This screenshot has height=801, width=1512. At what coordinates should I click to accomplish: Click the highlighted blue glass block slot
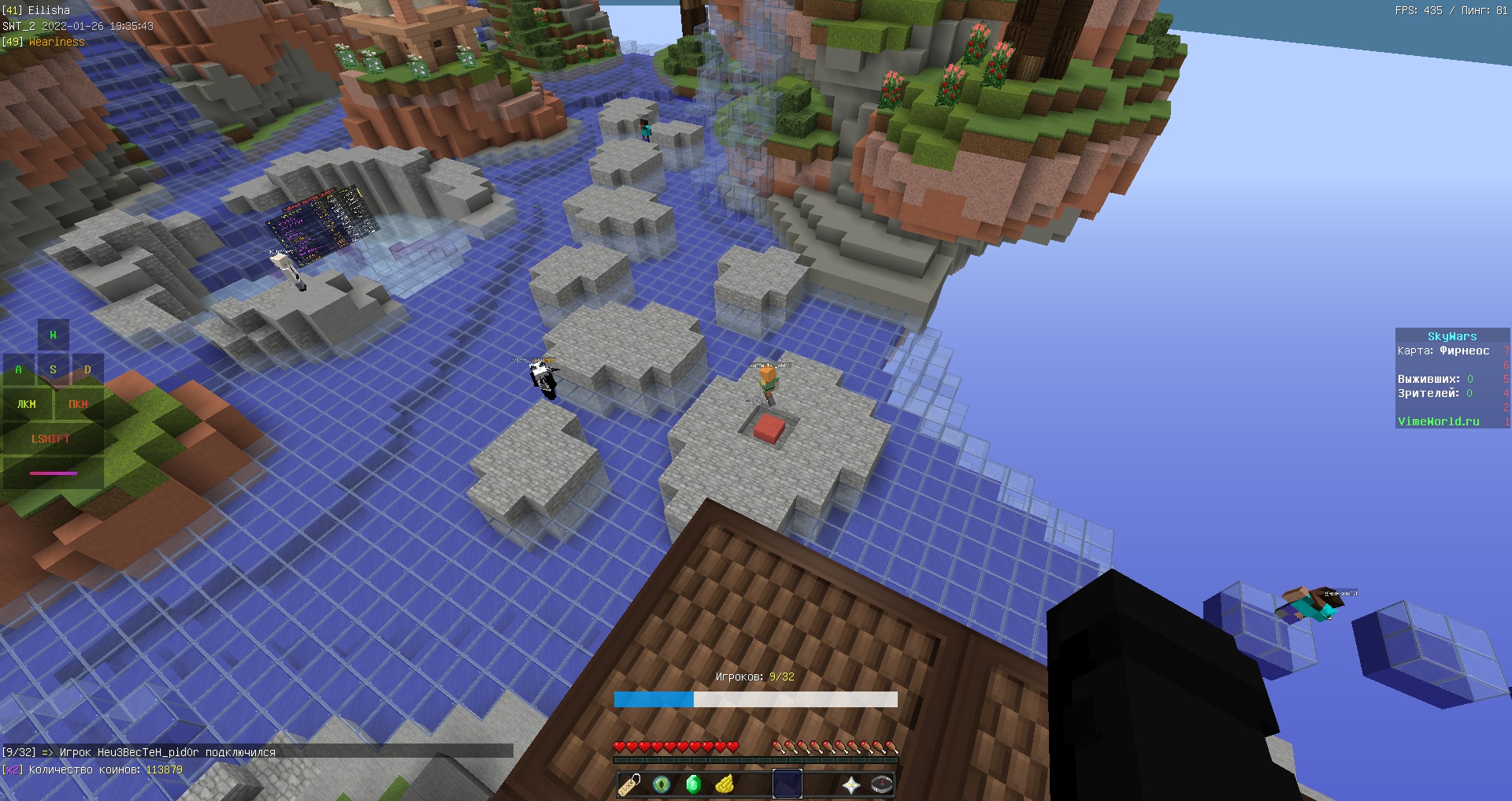pyautogui.click(x=787, y=784)
